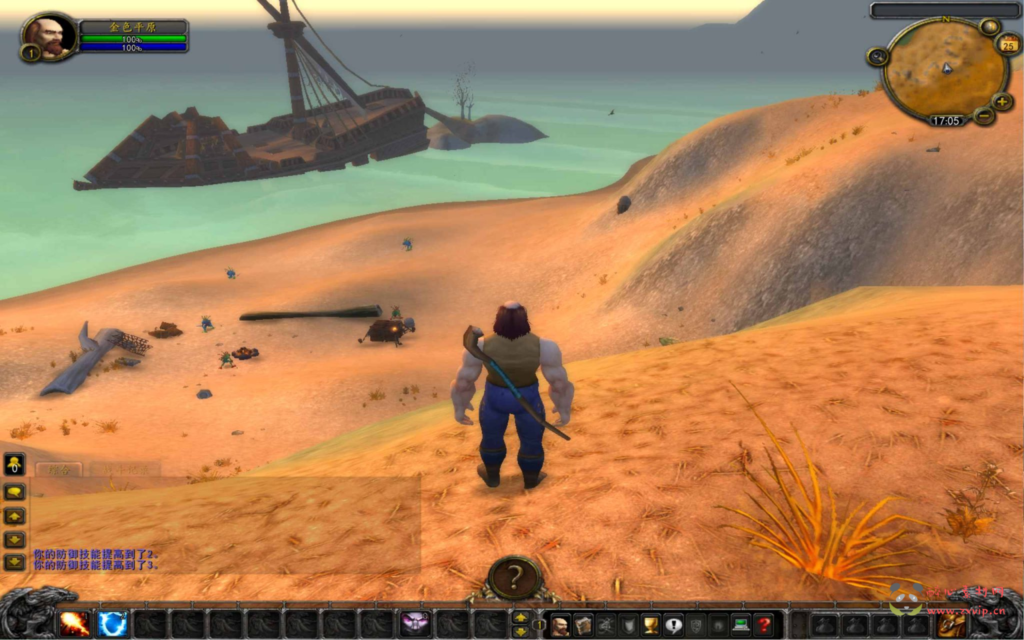This screenshot has width=1024, height=640.
Task: Zoom out the minimap with minus button
Action: coord(984,116)
